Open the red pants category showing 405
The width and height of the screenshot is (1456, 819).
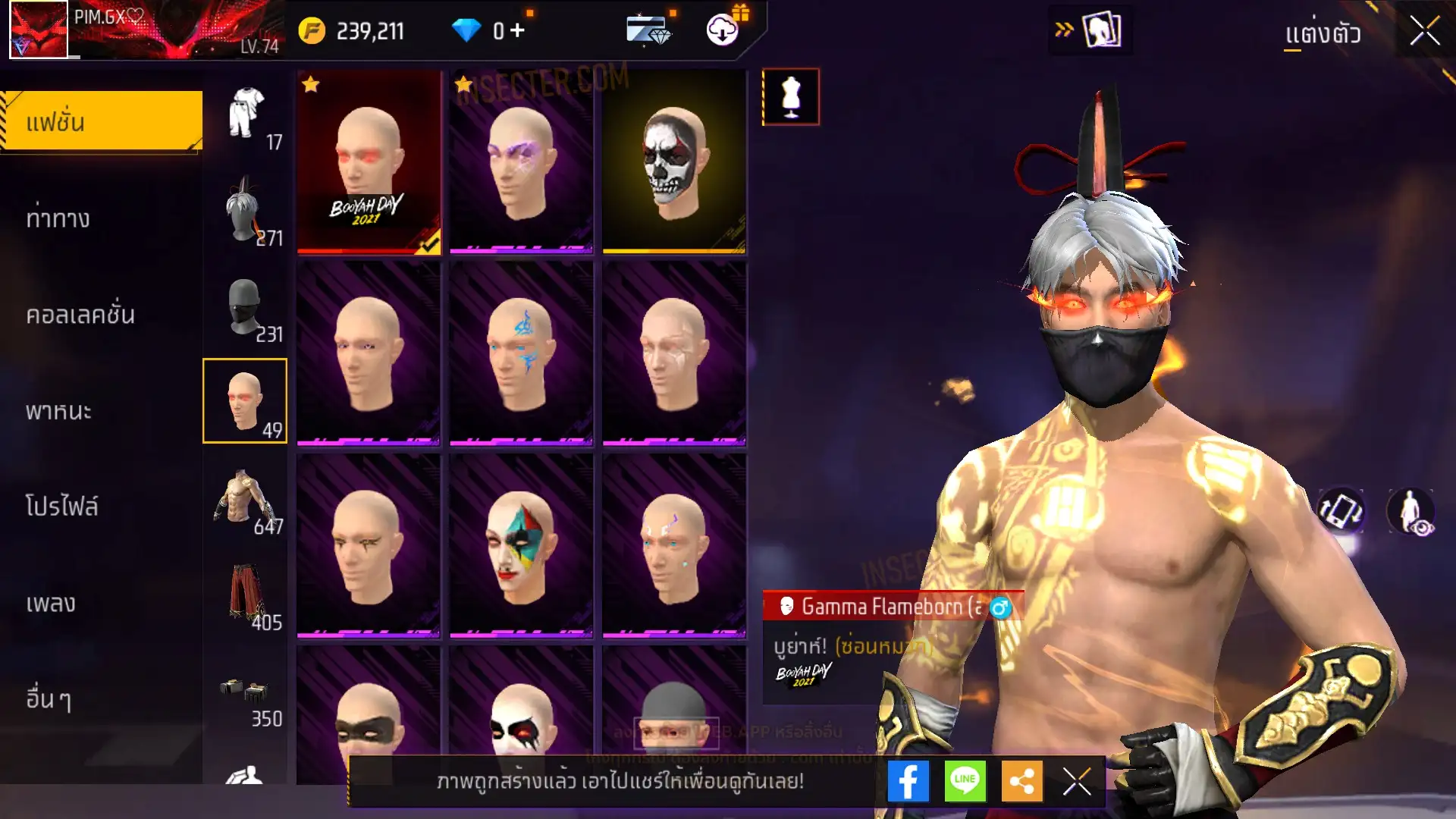(246, 595)
